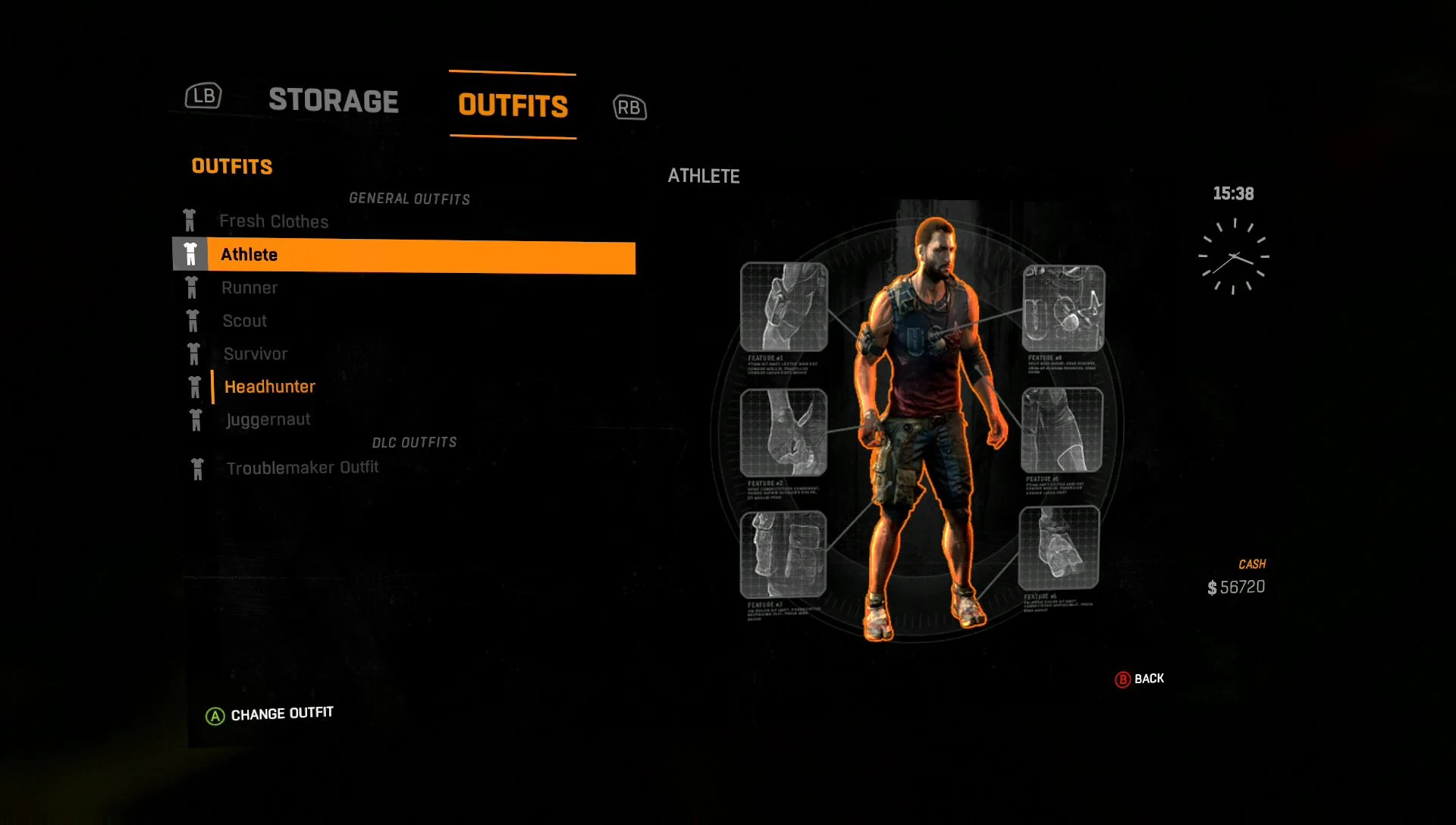The image size is (1456, 825).
Task: Click the Back button
Action: coord(1137,678)
